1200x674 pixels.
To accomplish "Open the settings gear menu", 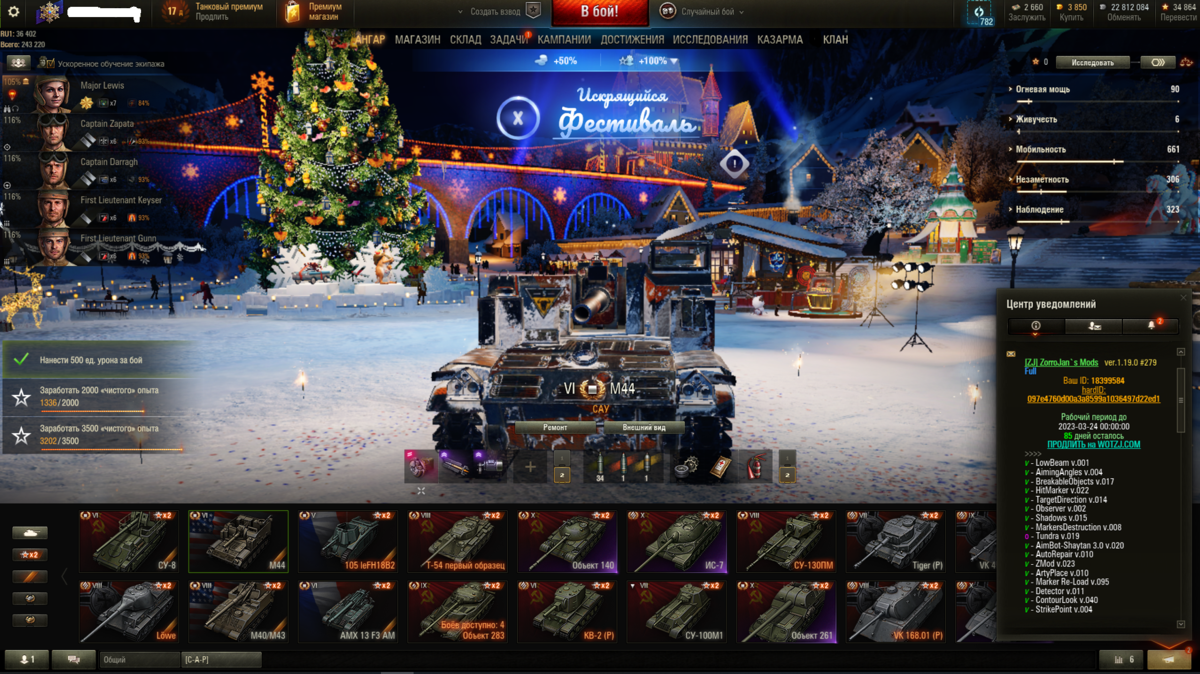I will (x=14, y=12).
